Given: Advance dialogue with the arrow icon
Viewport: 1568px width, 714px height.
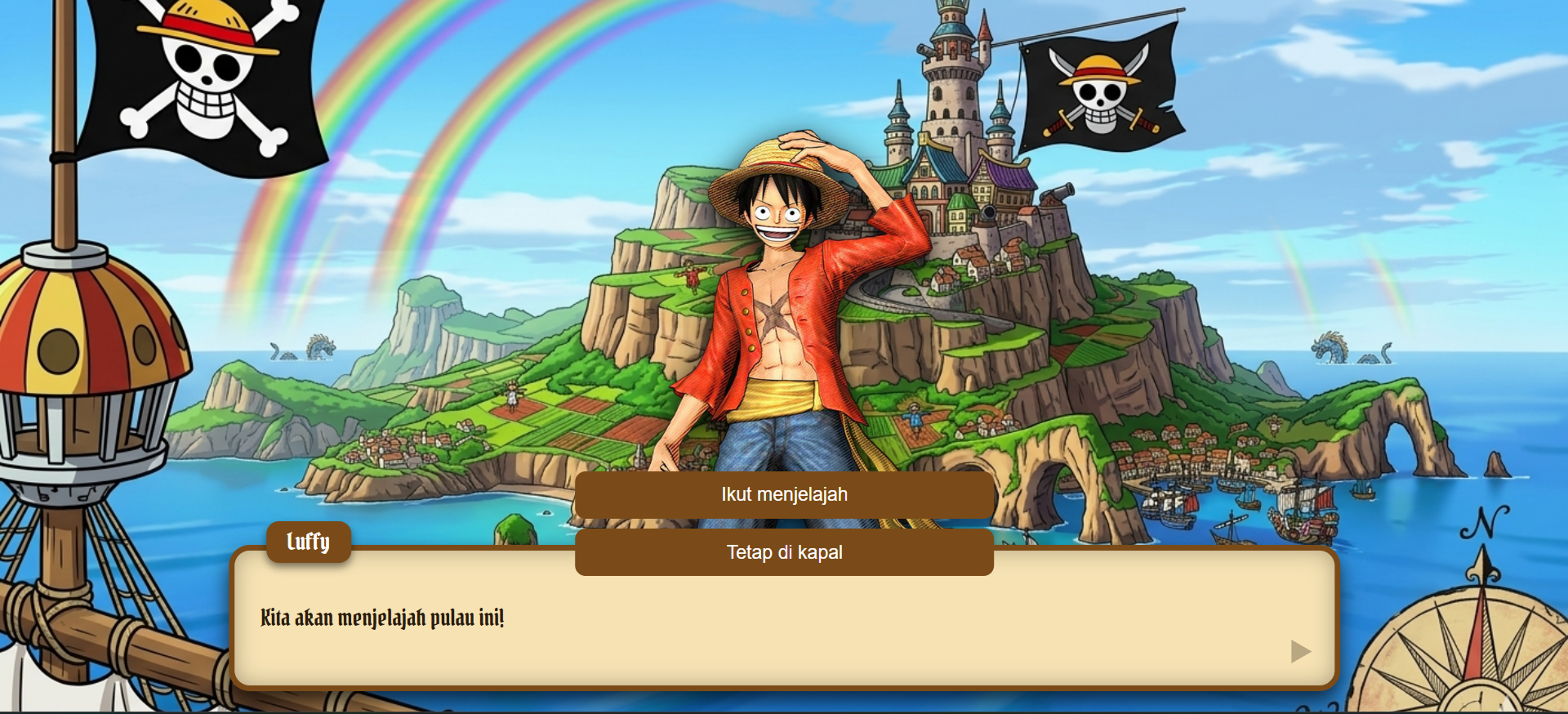Looking at the screenshot, I should [x=1300, y=651].
